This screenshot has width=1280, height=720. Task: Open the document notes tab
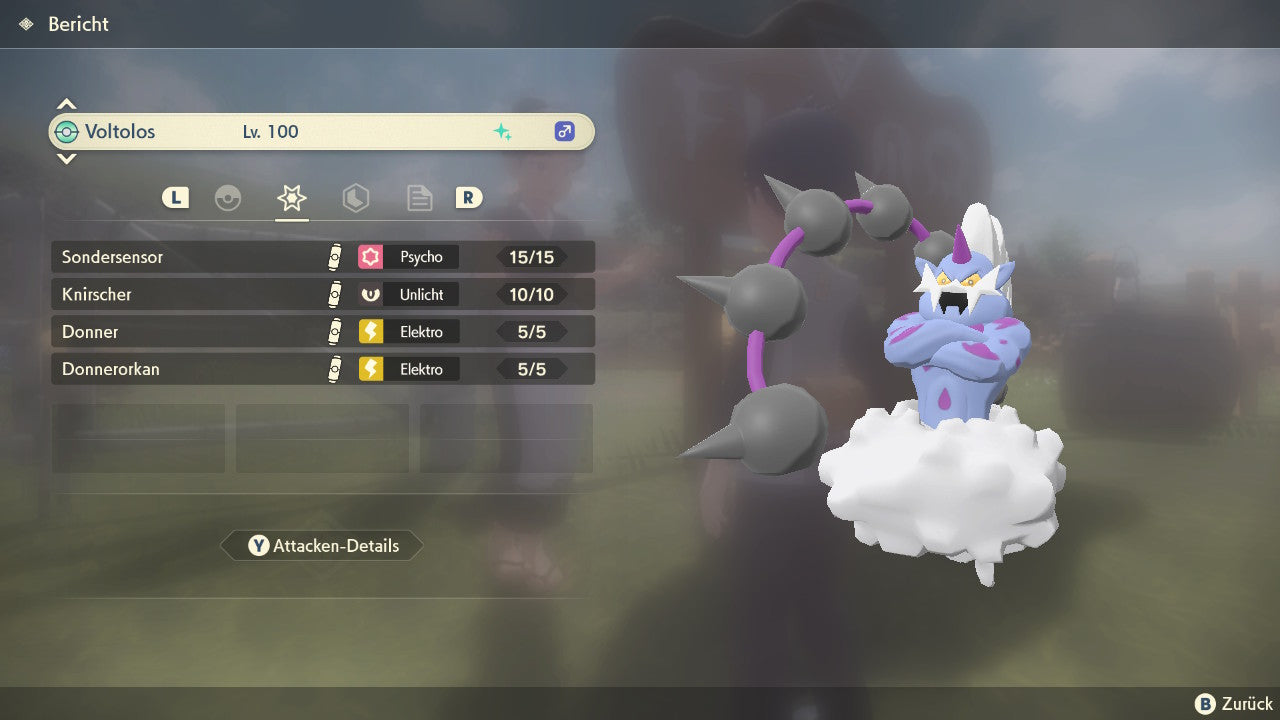pyautogui.click(x=419, y=198)
